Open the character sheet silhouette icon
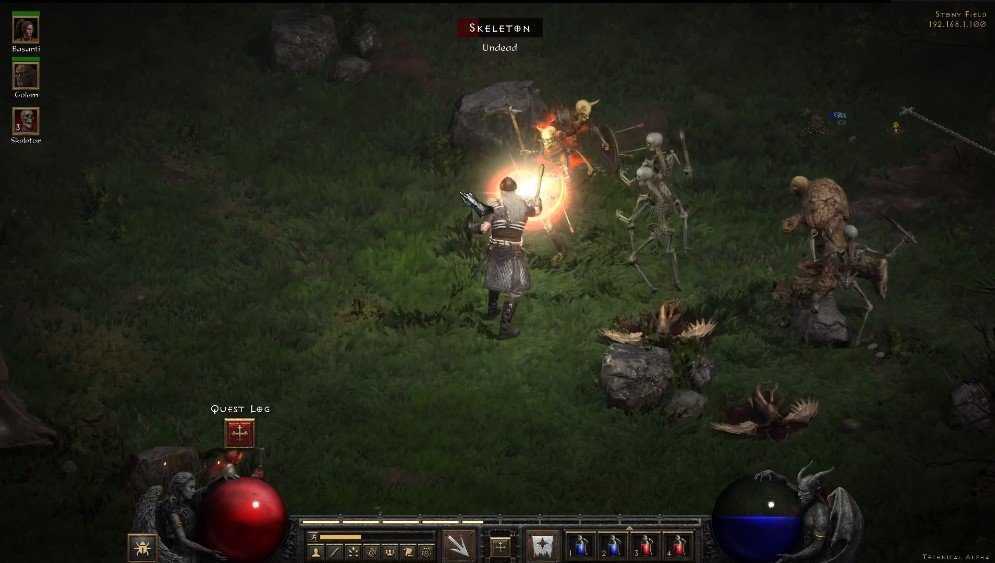 tap(317, 551)
